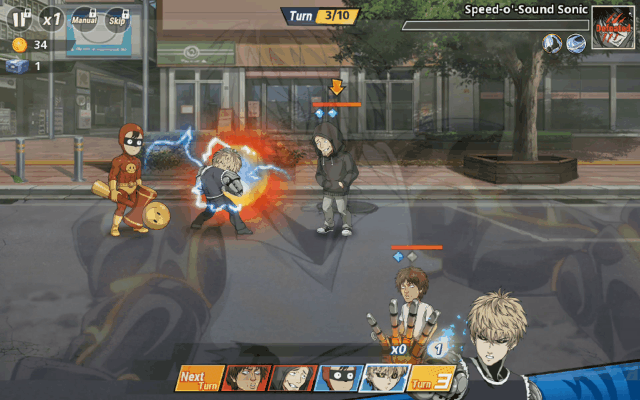Inspect the first boss skill icon under Sonic's health bar
This screenshot has height=400, width=640.
click(x=551, y=43)
